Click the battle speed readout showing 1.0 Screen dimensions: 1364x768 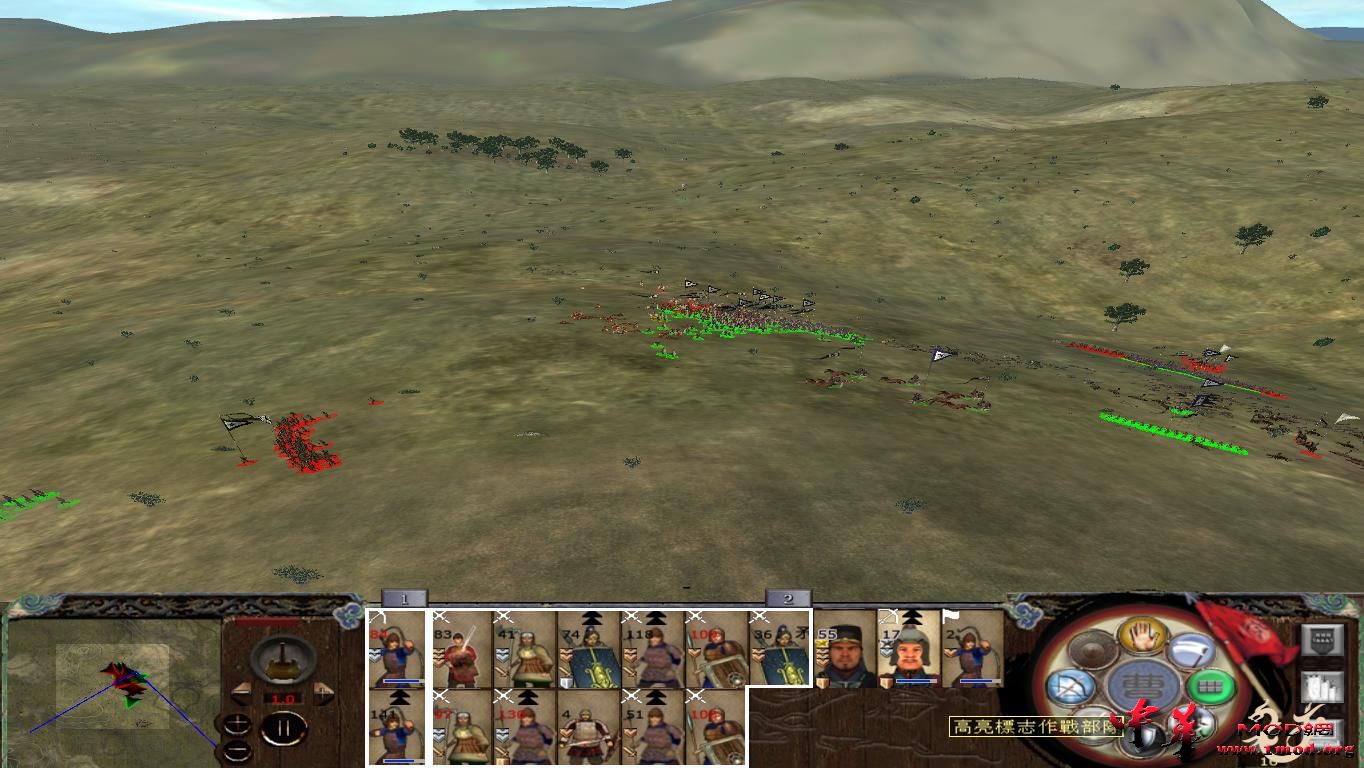(x=283, y=699)
